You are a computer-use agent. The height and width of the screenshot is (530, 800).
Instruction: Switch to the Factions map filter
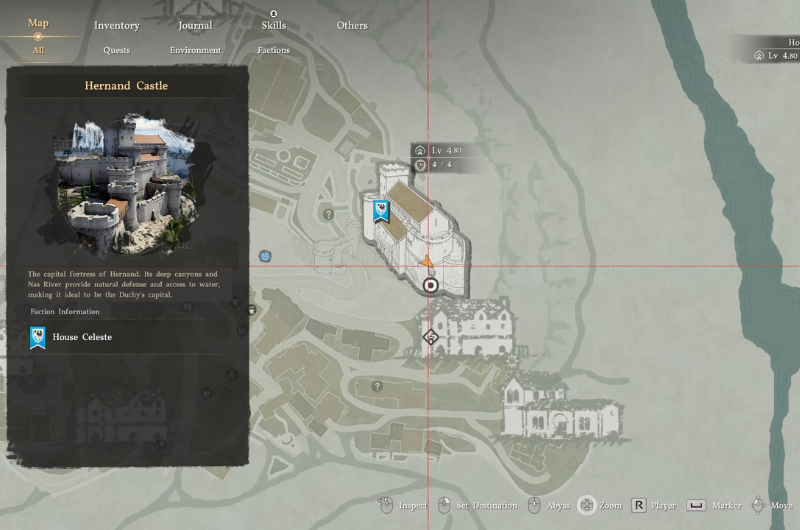pyautogui.click(x=273, y=50)
